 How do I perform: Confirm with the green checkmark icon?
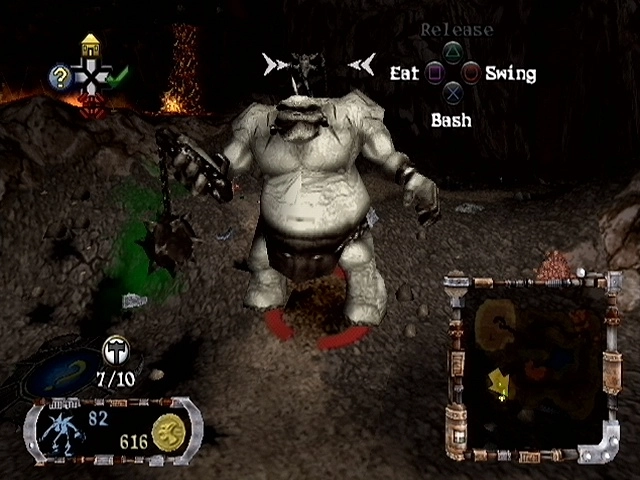tap(119, 76)
